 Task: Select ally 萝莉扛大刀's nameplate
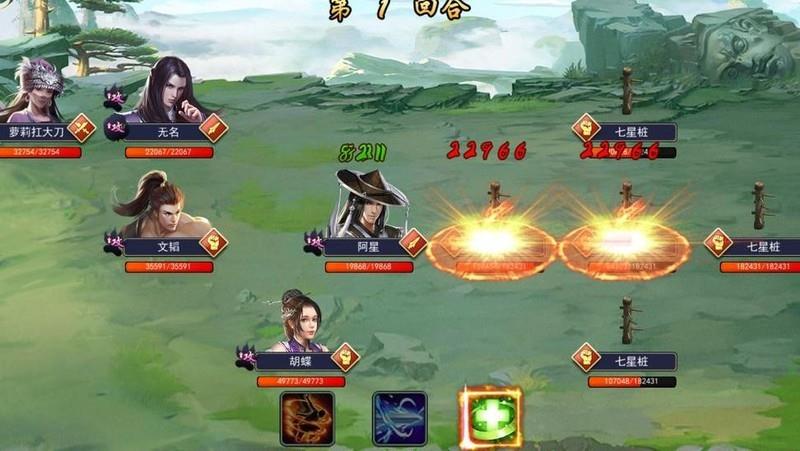click(36, 131)
